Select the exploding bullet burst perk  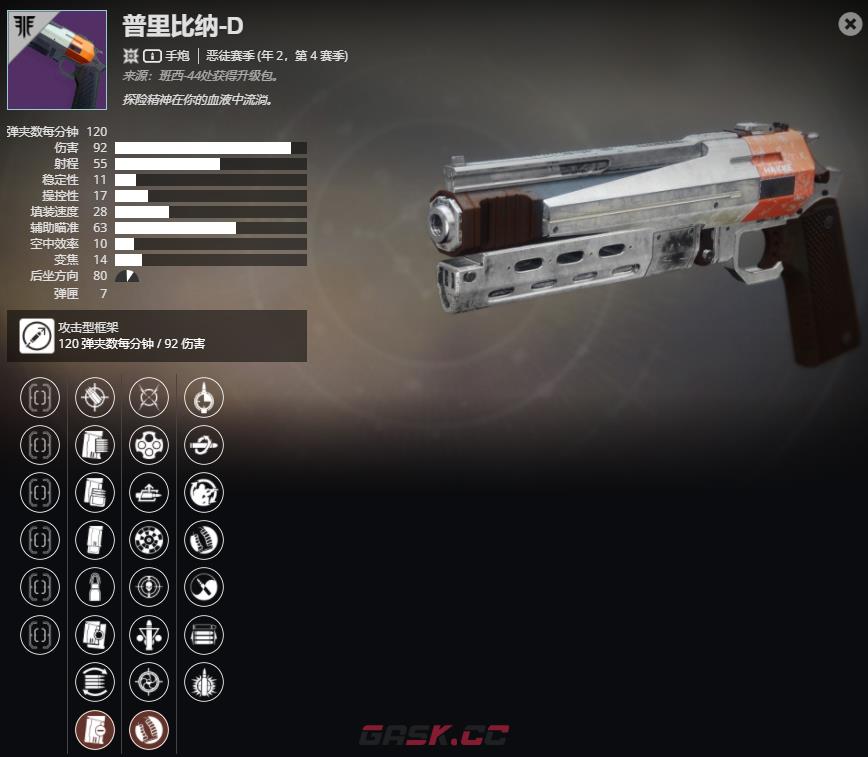204,682
